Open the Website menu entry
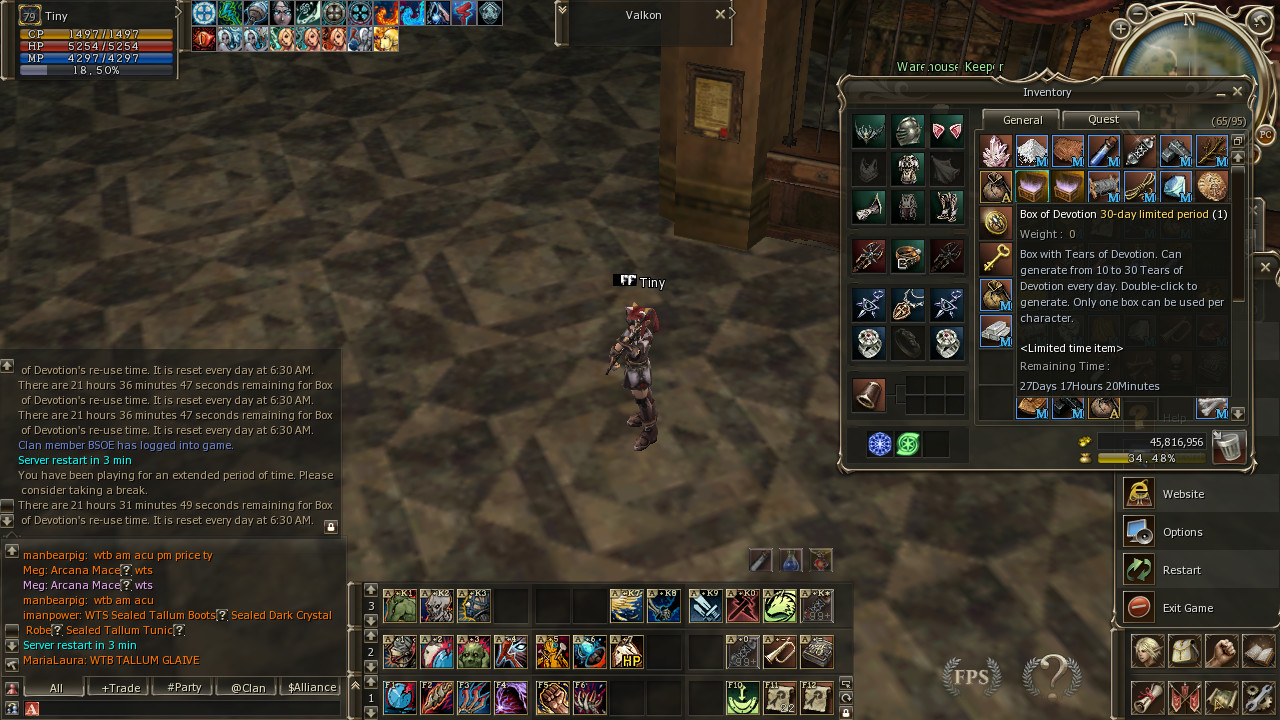The image size is (1280, 720). (x=1183, y=494)
